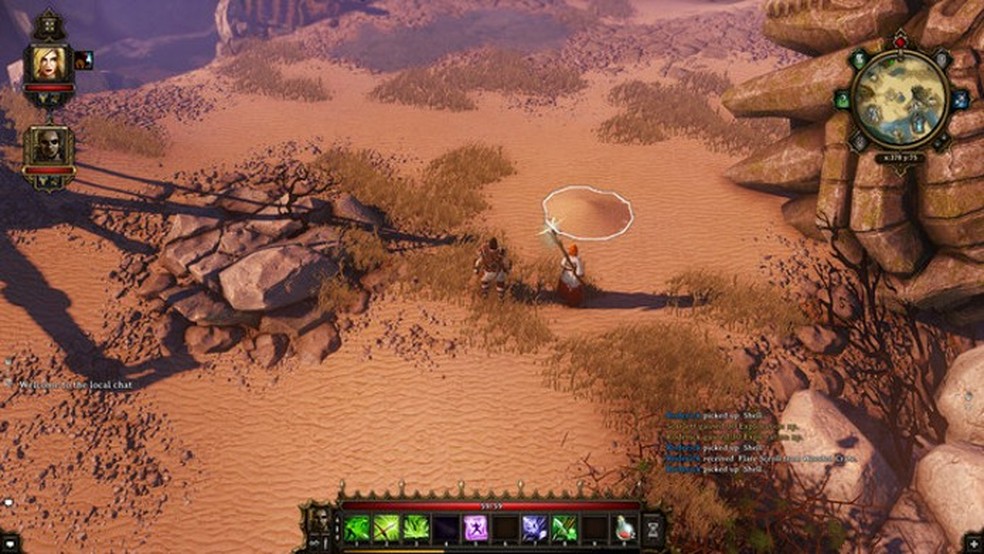Select the blonde woman's party portrait
The image size is (984, 554).
point(47,64)
